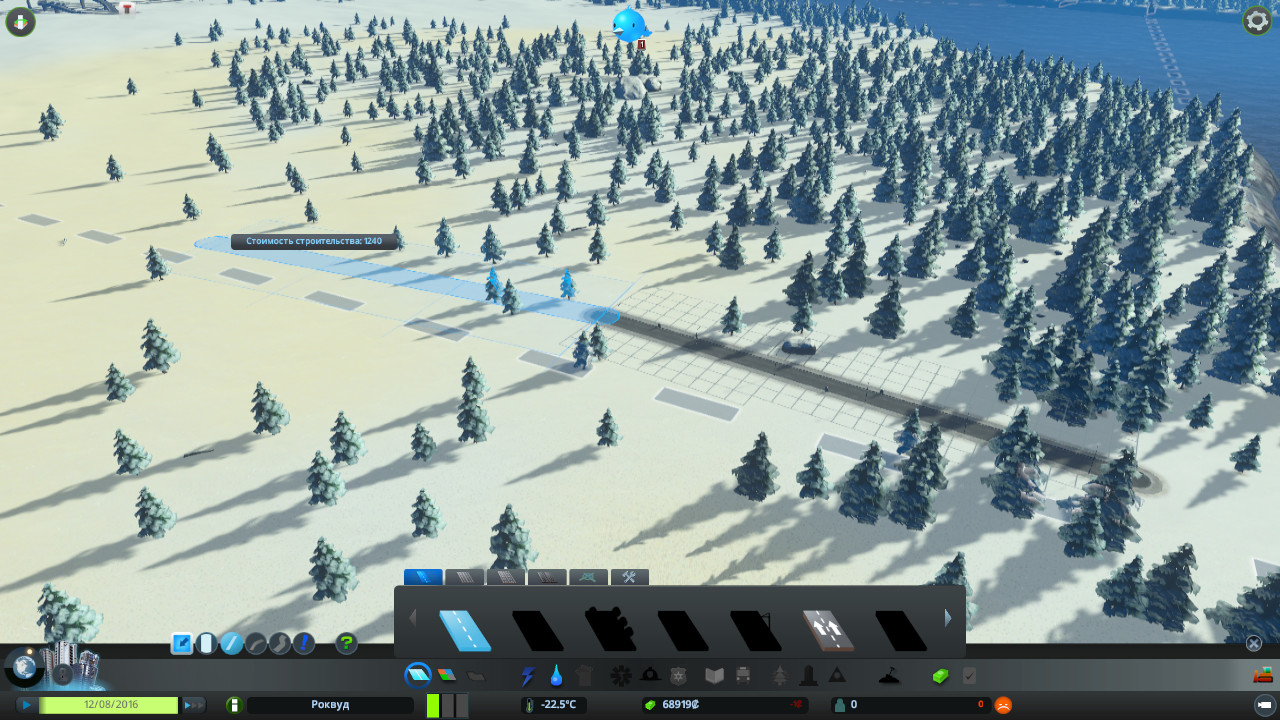
Task: Open the road maintenance tools tab
Action: 629,577
